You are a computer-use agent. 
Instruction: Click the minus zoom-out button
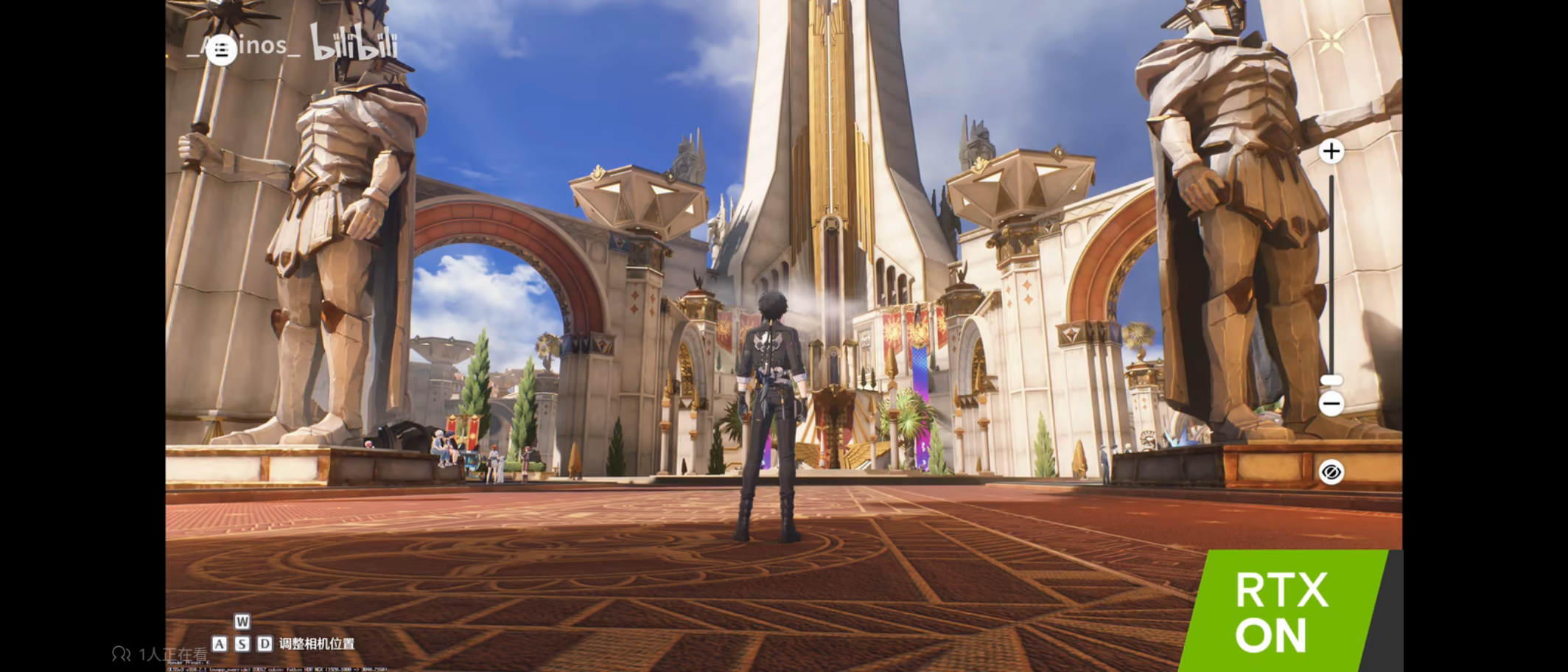[x=1331, y=404]
